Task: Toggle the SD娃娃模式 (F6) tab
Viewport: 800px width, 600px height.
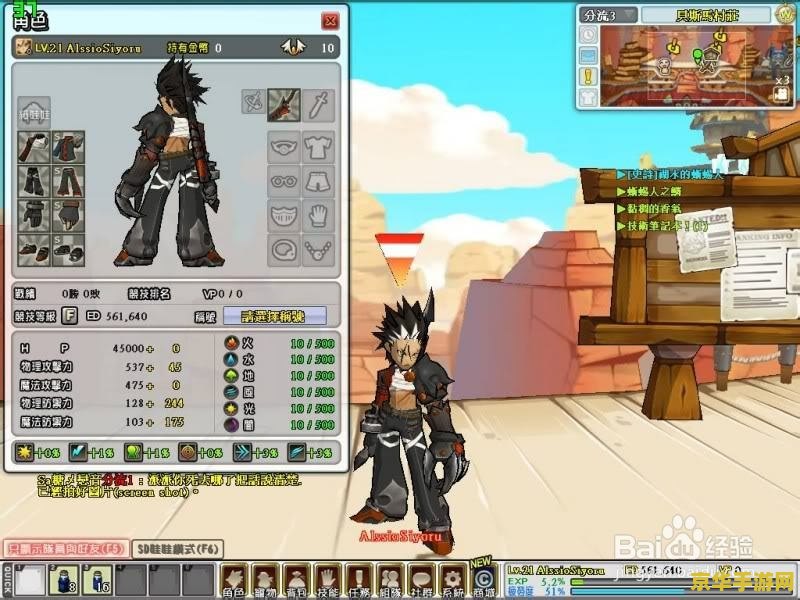Action: (x=178, y=548)
